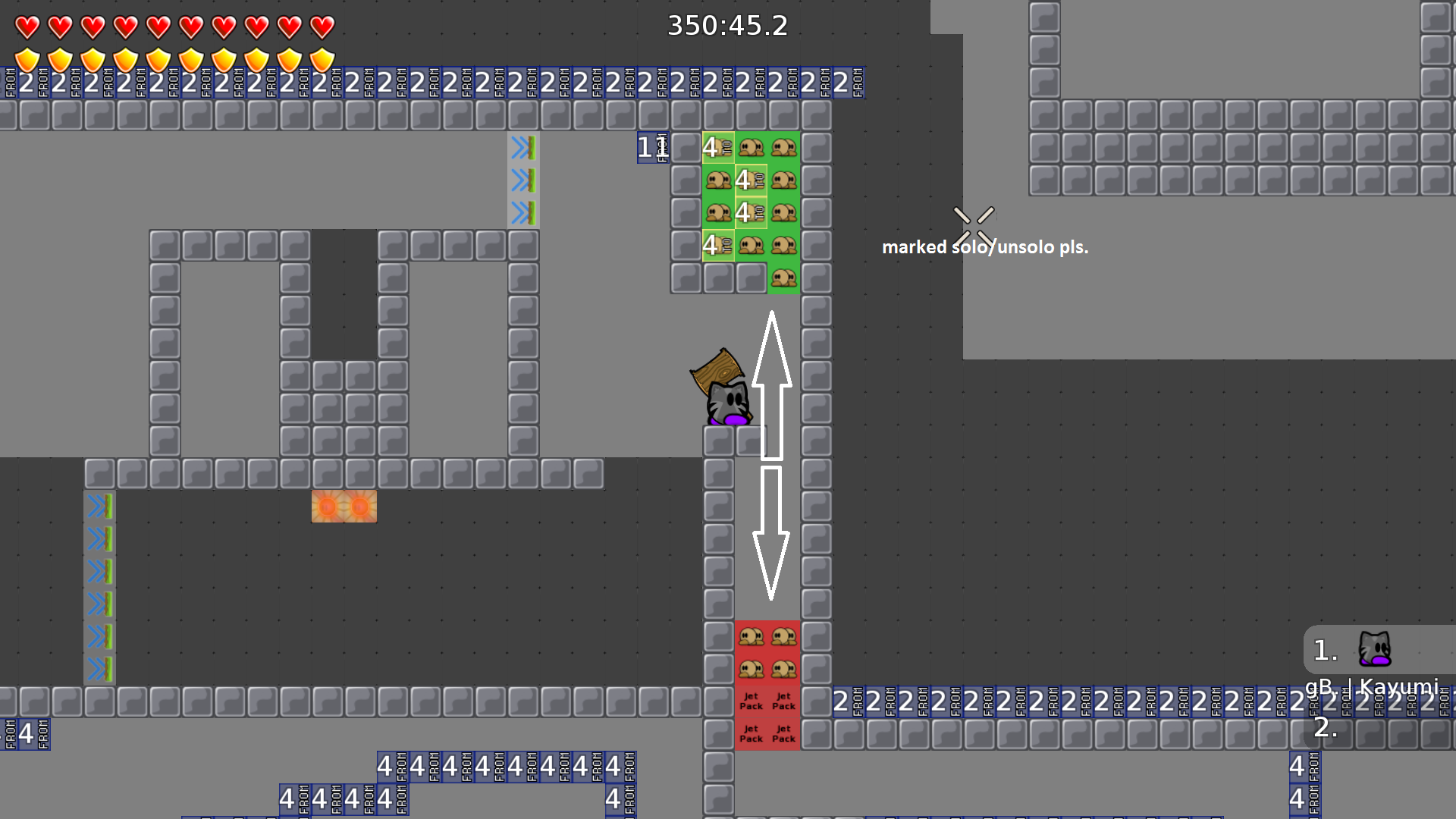Viewport: 1456px width, 819px height.
Task: Click the orange fire tile near the middle
Action: point(344,506)
